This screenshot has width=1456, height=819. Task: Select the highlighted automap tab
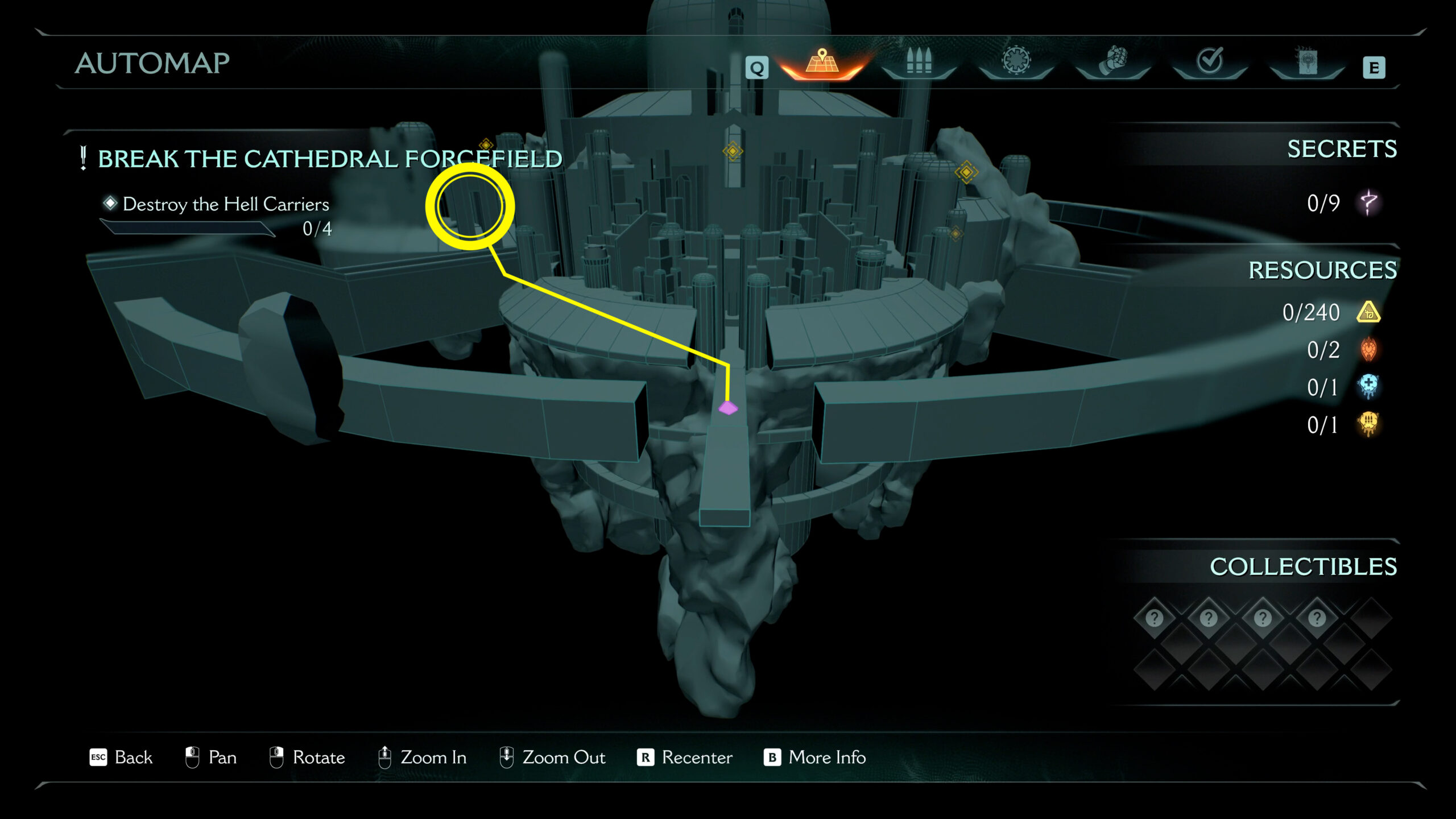[x=822, y=61]
